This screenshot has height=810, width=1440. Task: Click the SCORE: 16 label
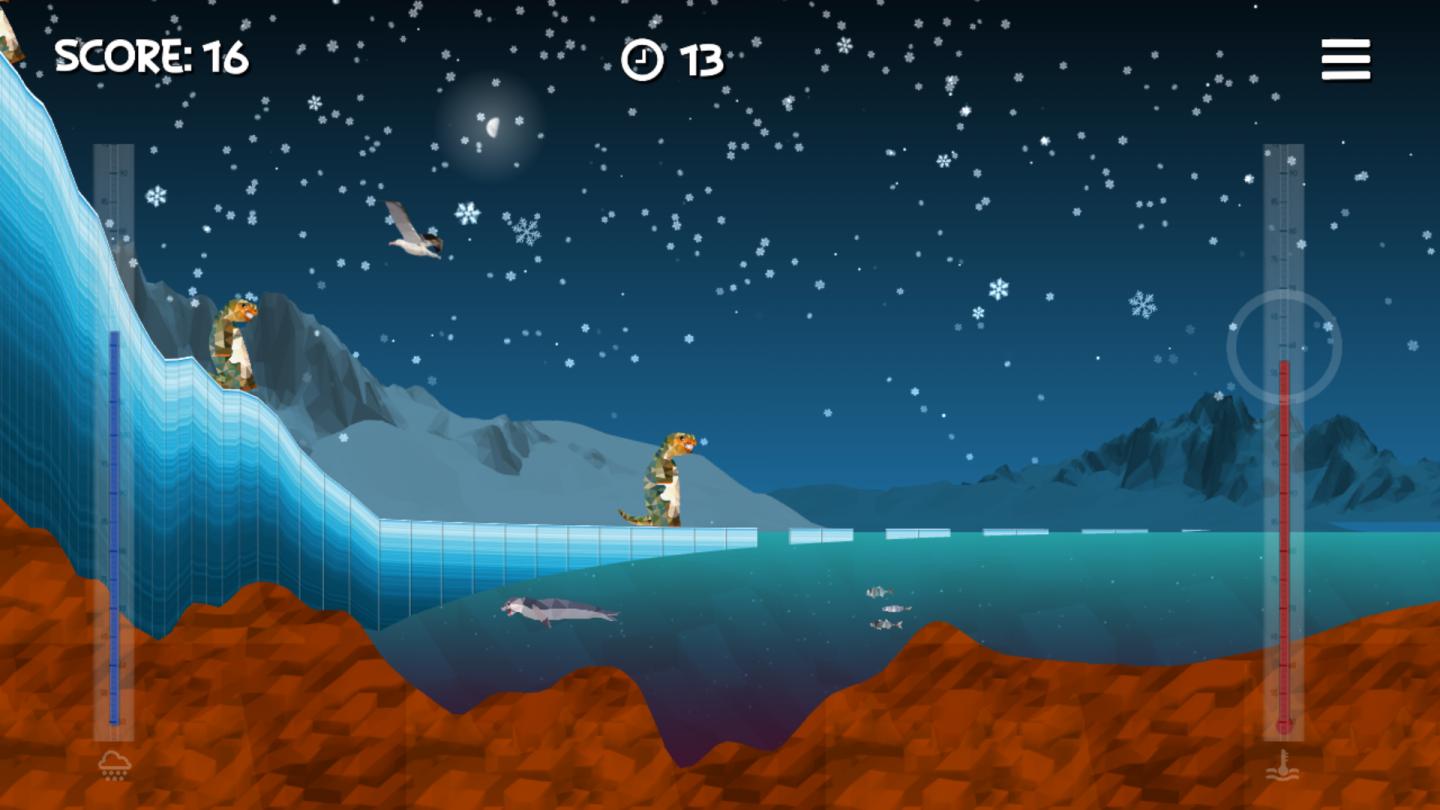(x=152, y=57)
